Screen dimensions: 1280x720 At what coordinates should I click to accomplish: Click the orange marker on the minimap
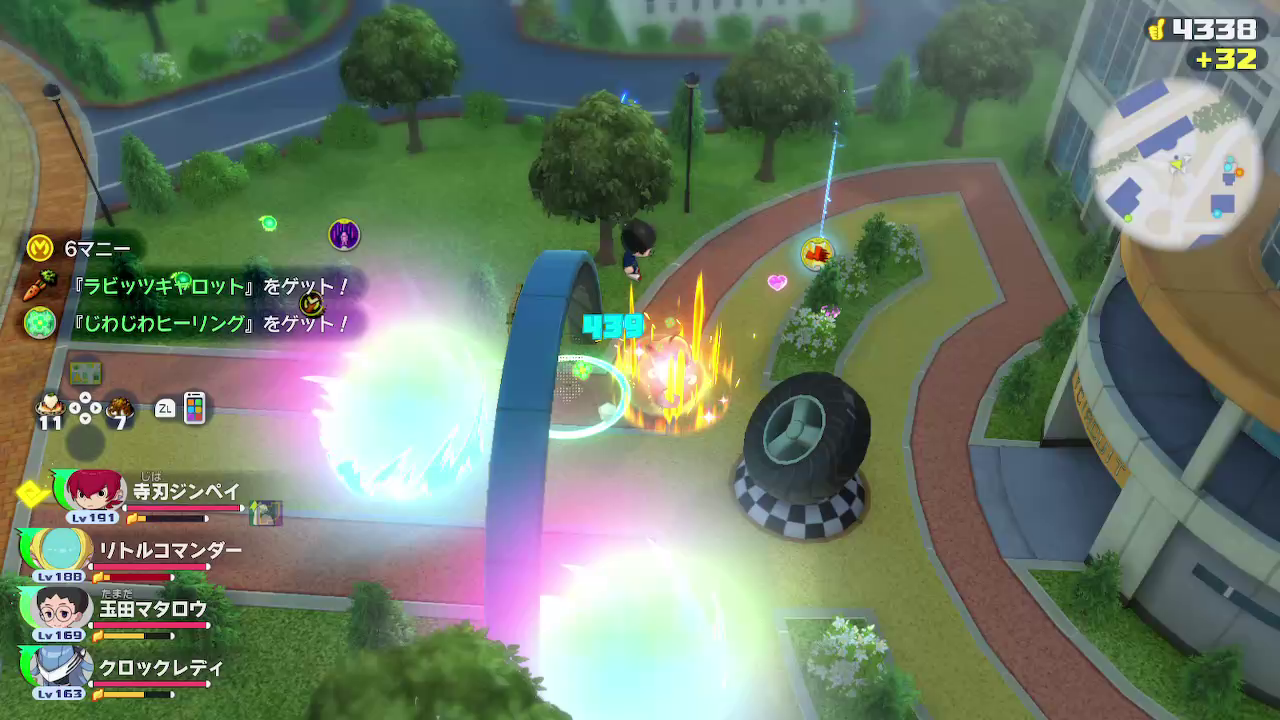pos(1239,172)
